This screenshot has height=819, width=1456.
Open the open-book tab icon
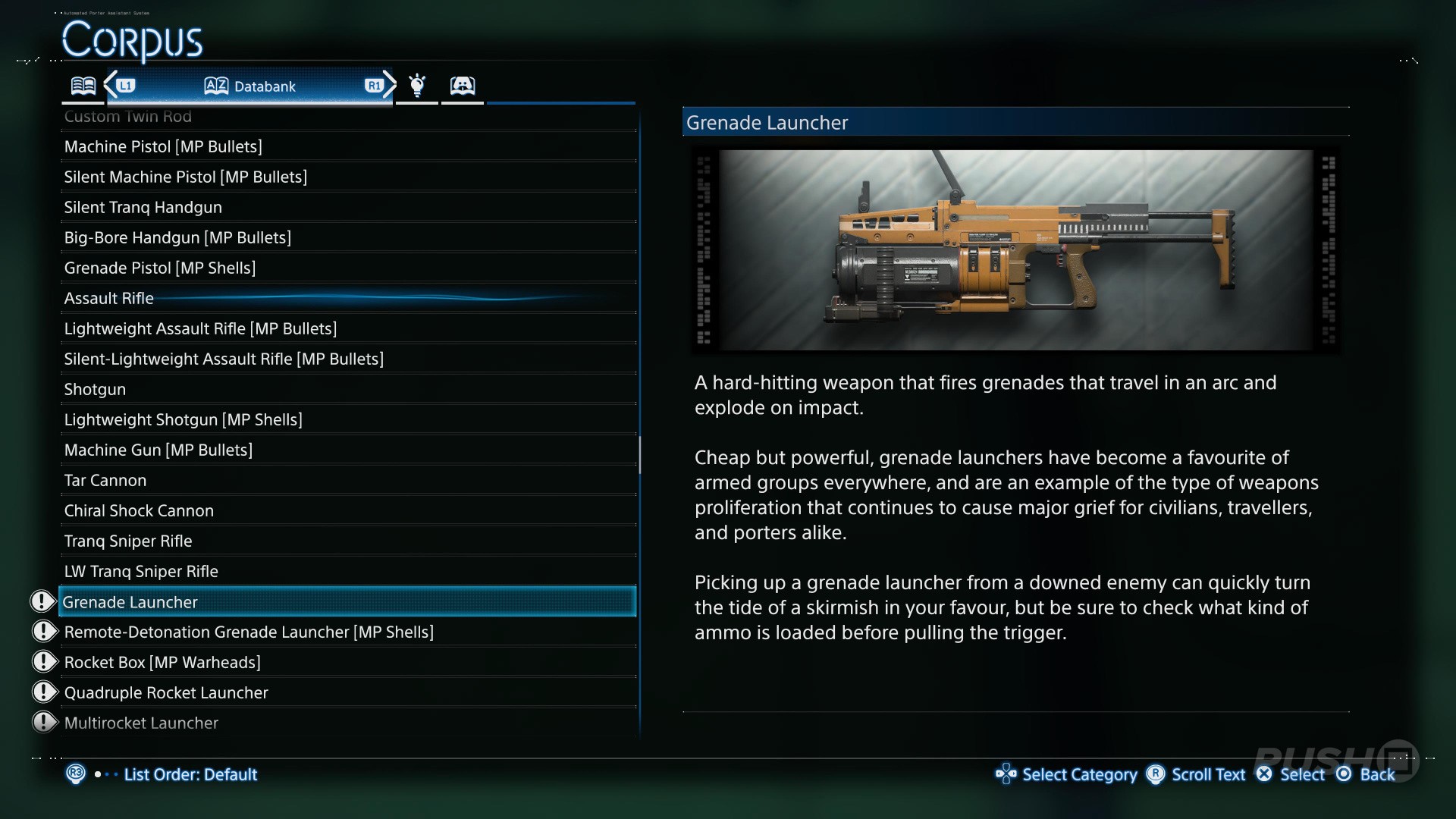pos(83,86)
